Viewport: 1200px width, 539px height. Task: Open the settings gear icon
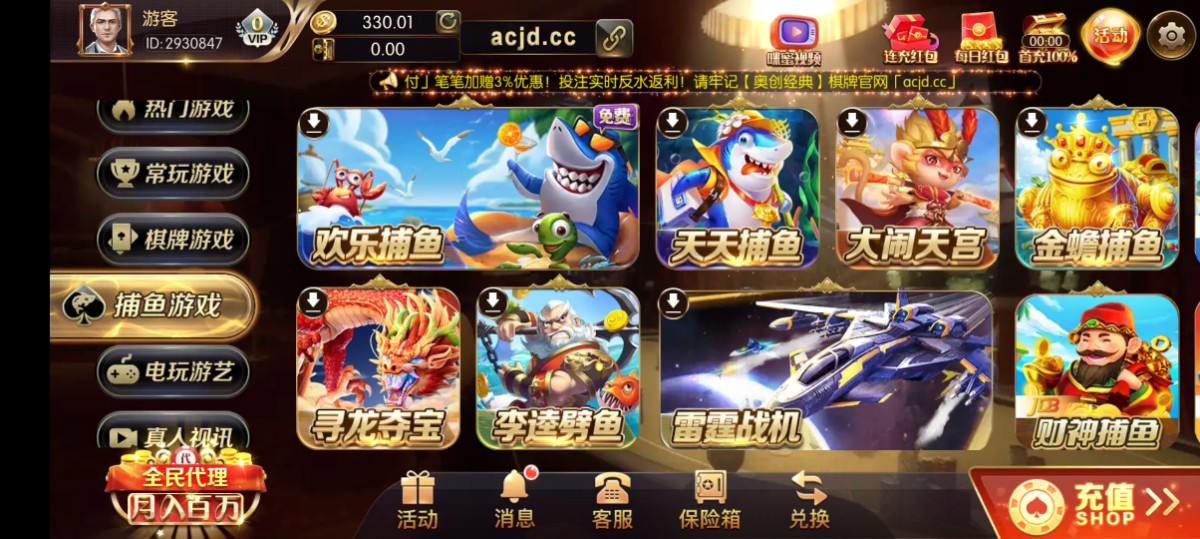(x=1171, y=37)
